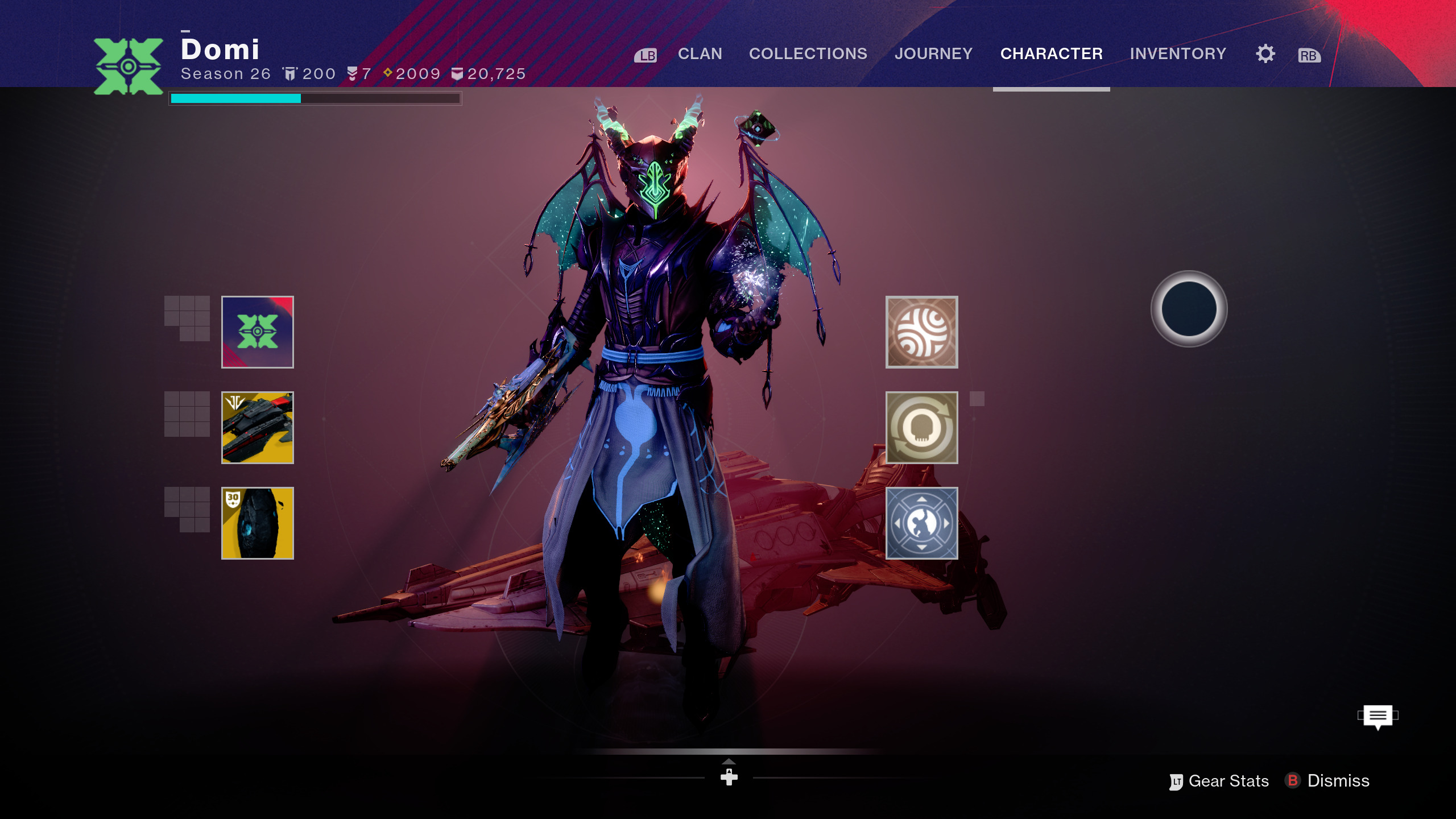Open the swirling circle pattern slot

pos(921,332)
